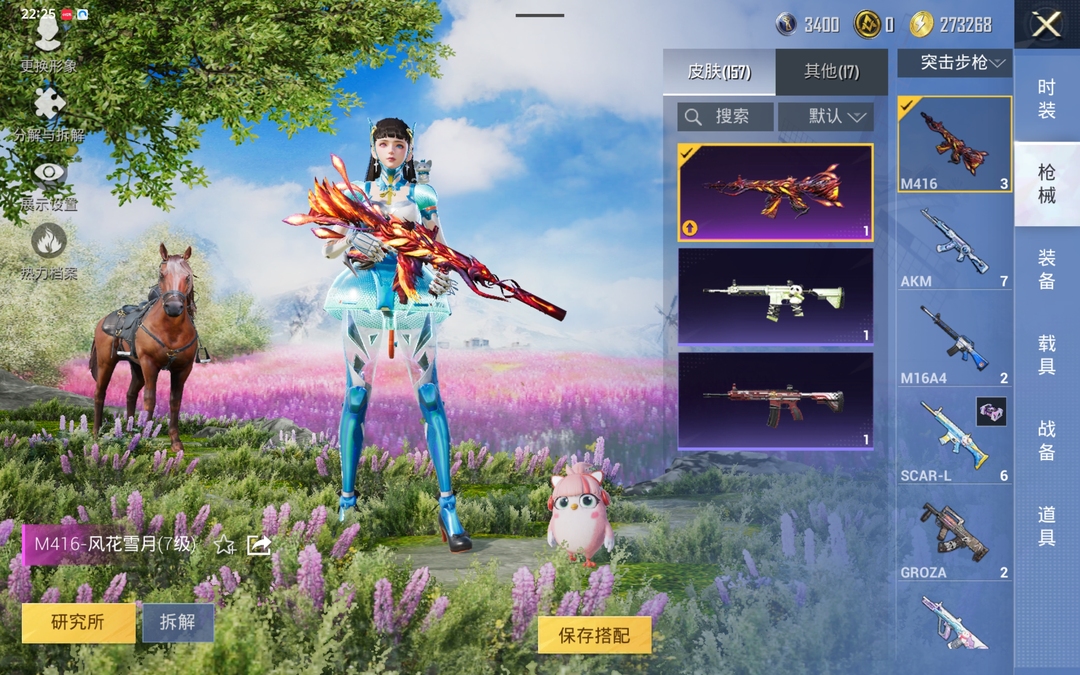
Task: Click the 拆解 dismantle button
Action: (178, 622)
